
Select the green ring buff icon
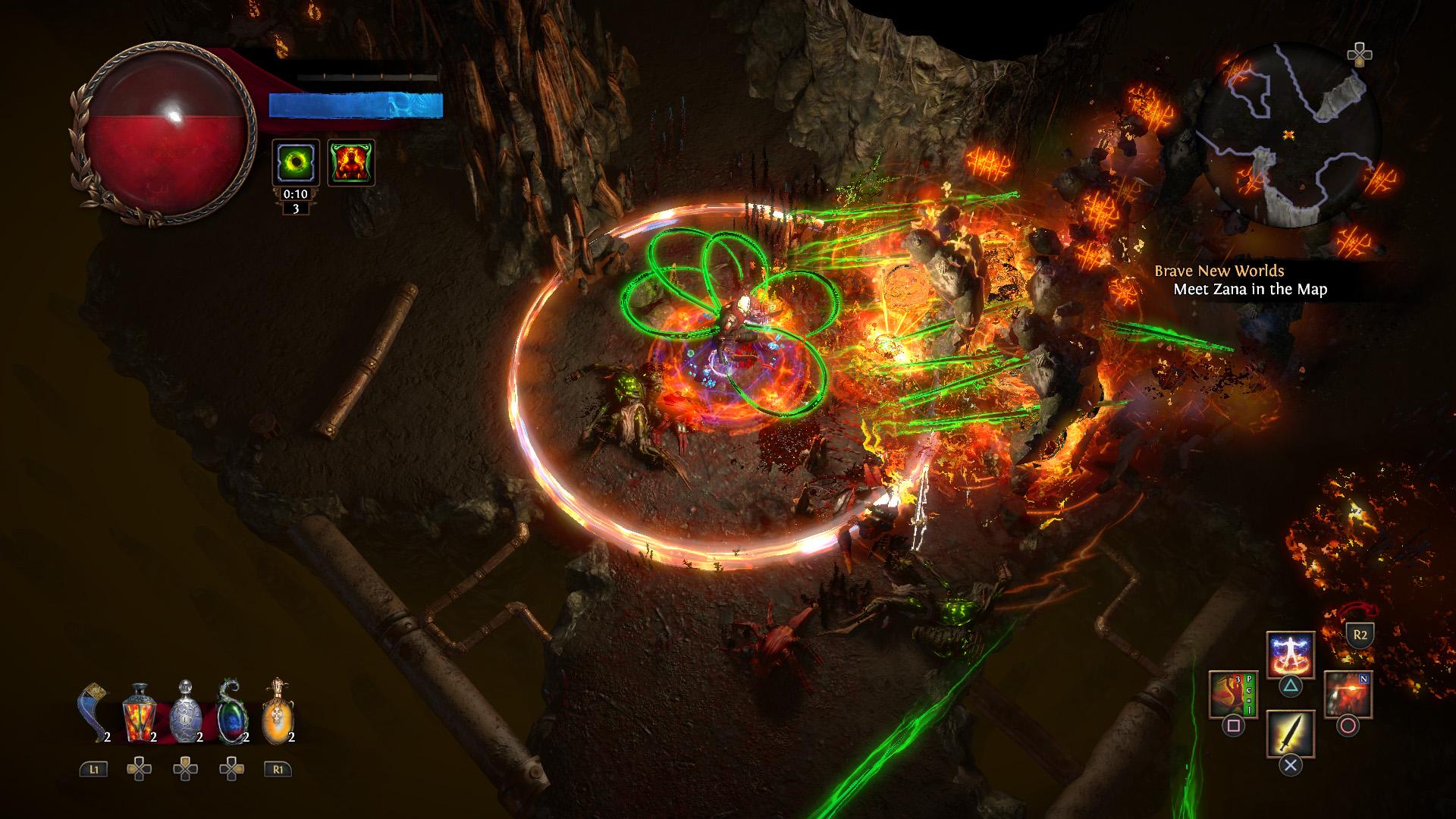point(295,162)
